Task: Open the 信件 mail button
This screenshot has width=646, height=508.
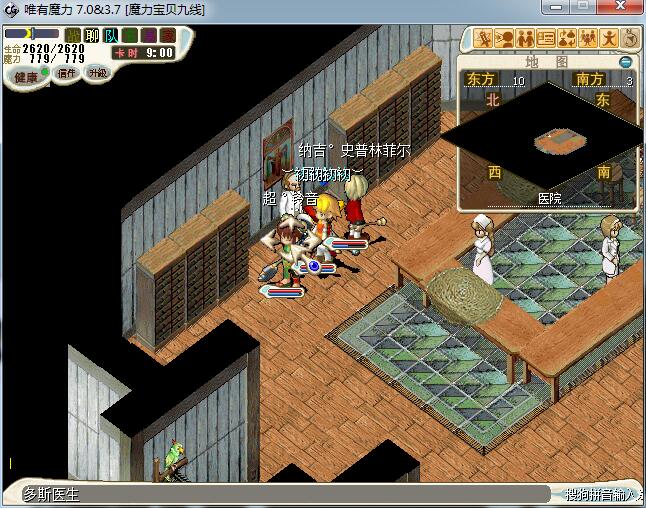Action: tap(67, 73)
